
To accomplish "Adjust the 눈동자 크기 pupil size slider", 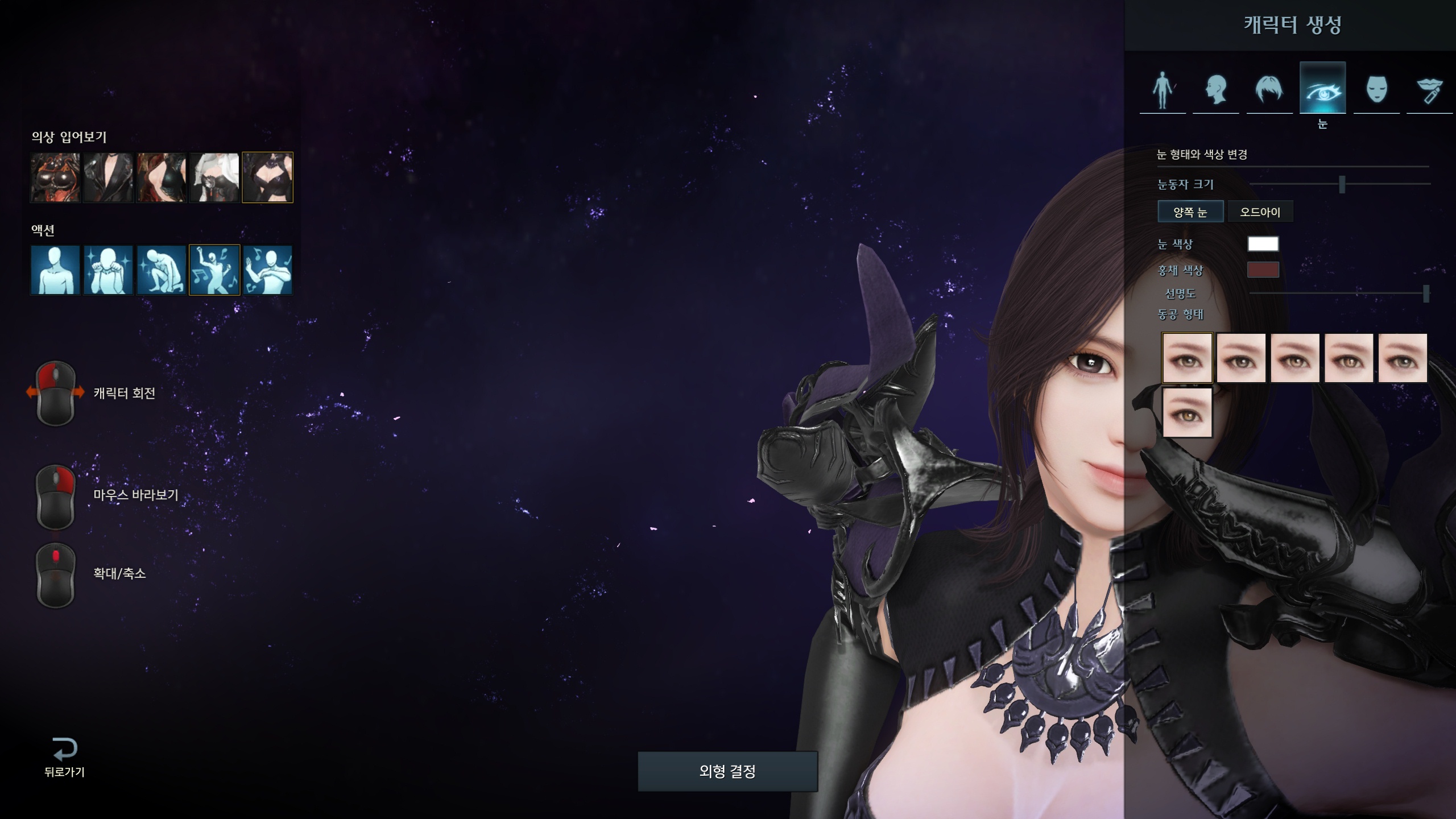I will (1342, 184).
